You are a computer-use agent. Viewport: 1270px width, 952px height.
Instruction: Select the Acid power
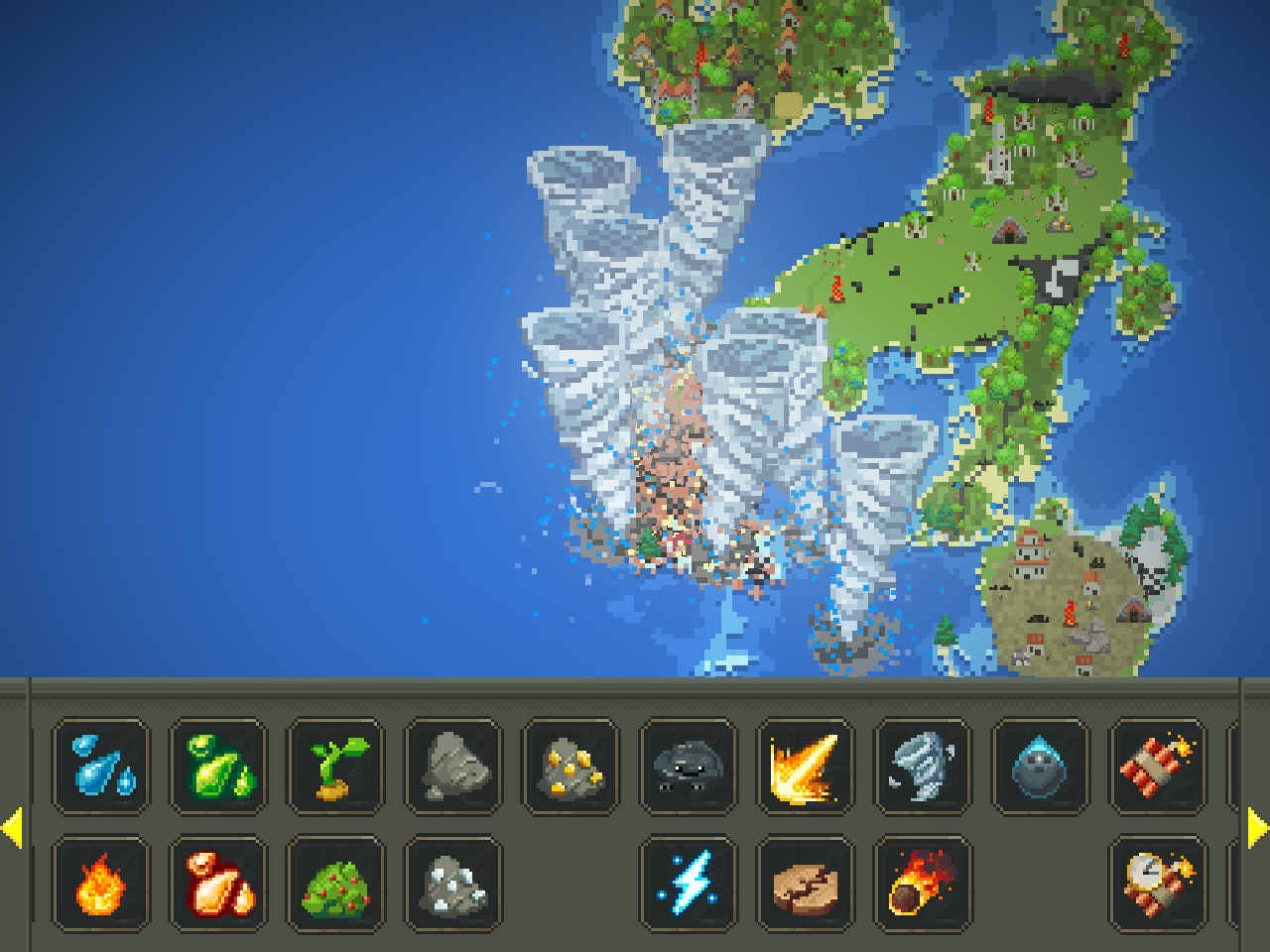pyautogui.click(x=217, y=766)
